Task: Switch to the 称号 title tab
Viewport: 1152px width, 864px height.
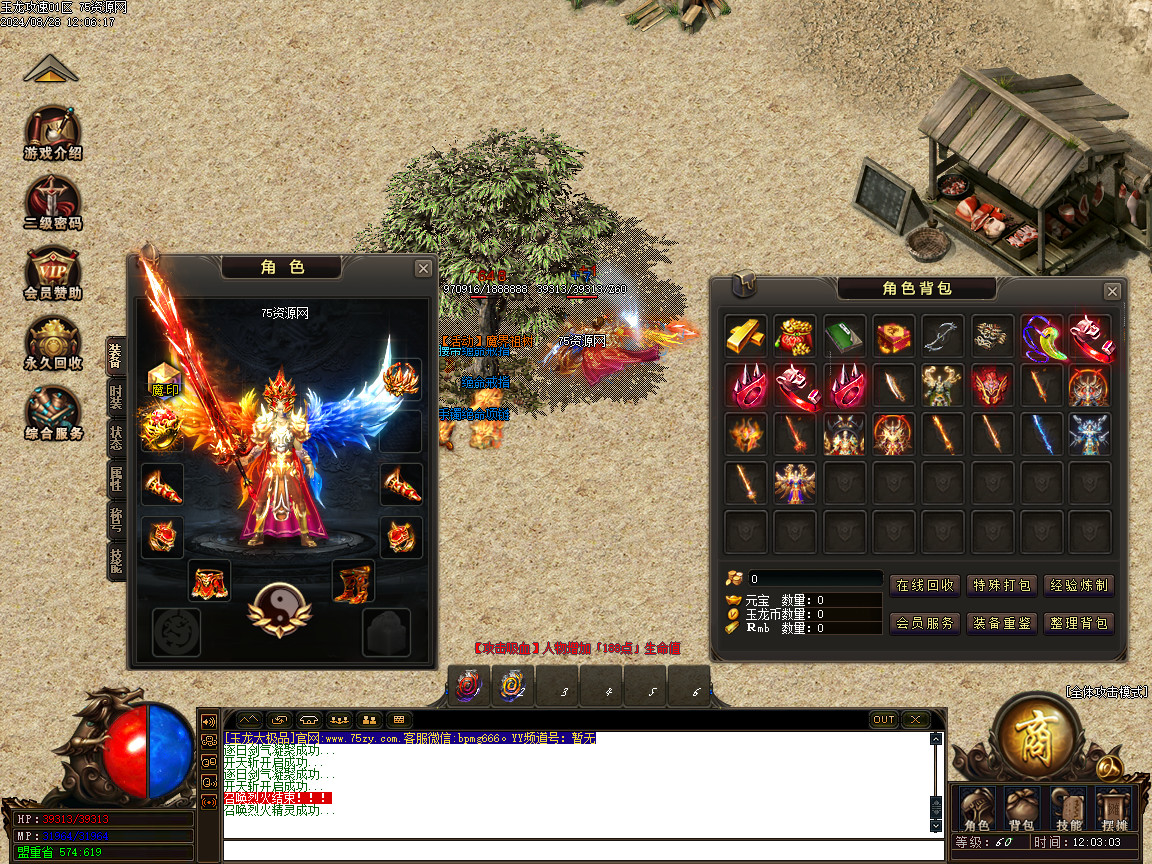Action: [116, 521]
